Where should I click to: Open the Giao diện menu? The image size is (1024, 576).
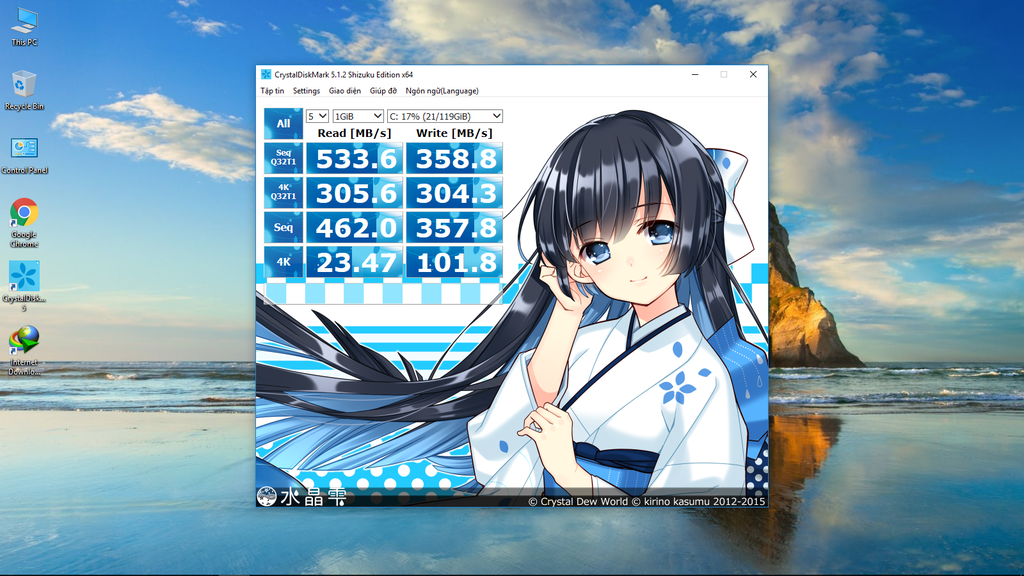tap(345, 91)
